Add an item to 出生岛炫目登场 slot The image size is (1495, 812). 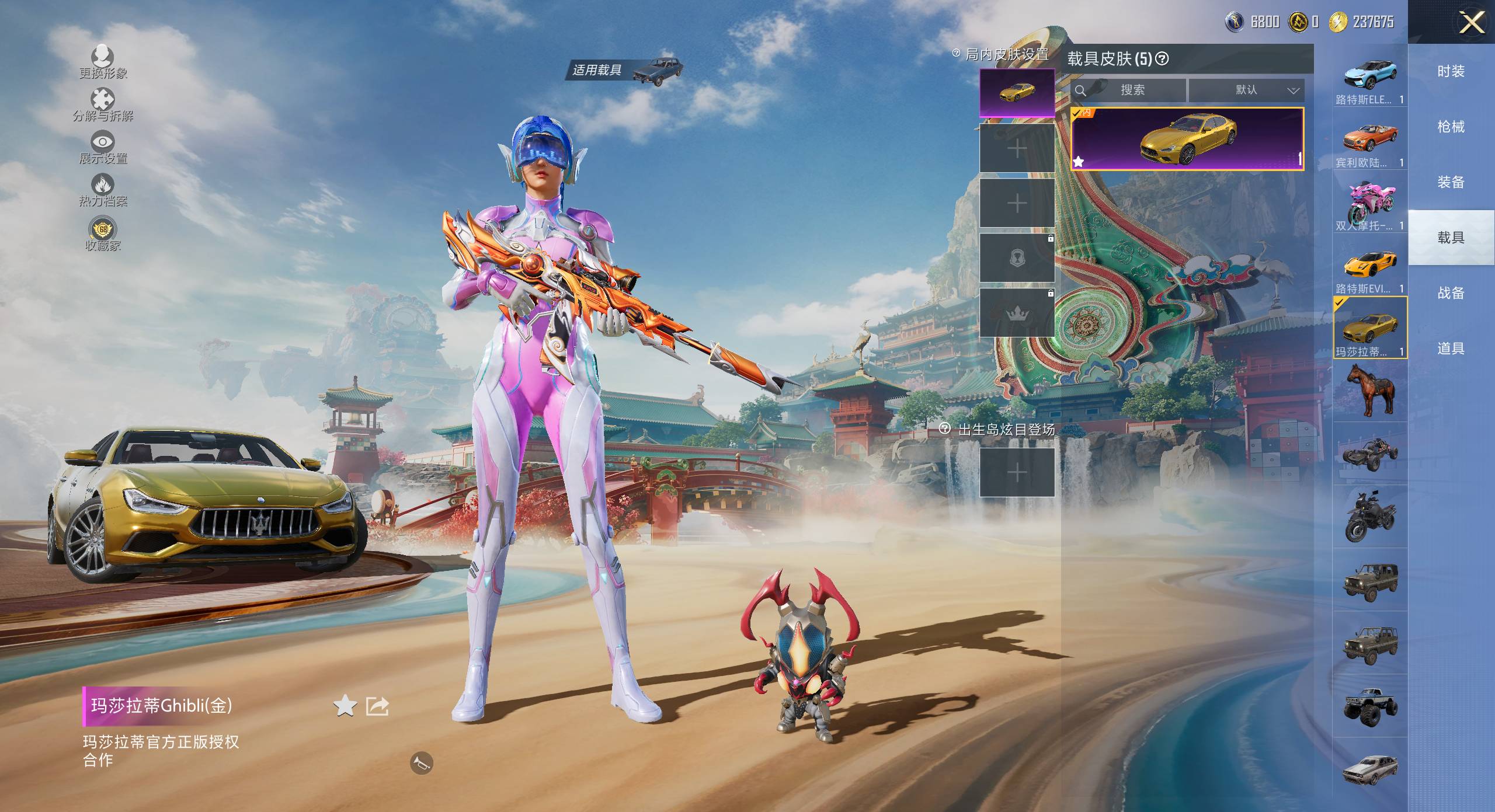pos(1017,472)
